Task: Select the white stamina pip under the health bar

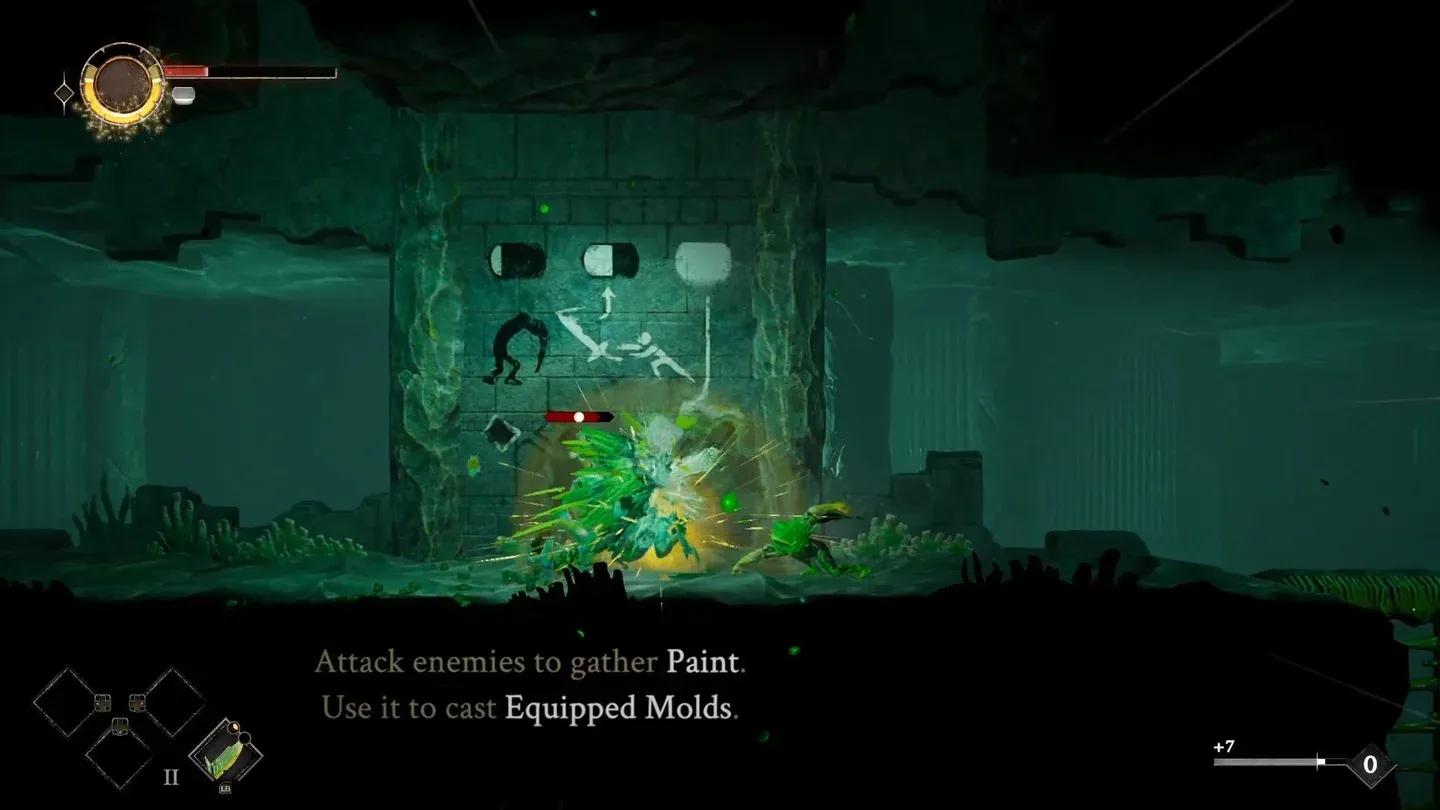Action: click(183, 94)
